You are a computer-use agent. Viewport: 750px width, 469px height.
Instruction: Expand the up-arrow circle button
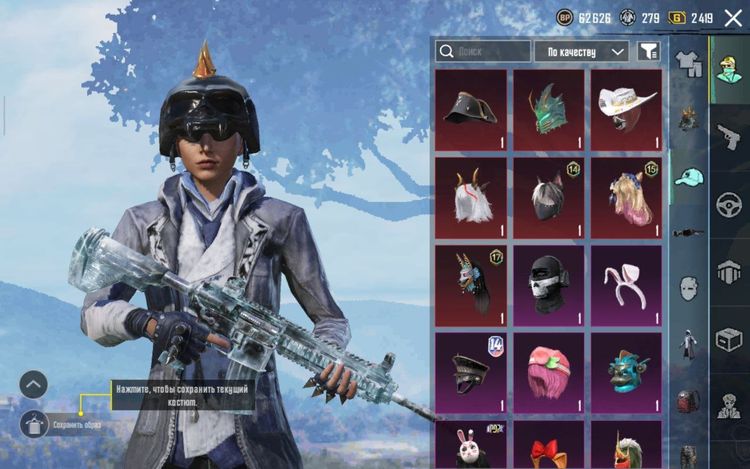click(x=34, y=385)
